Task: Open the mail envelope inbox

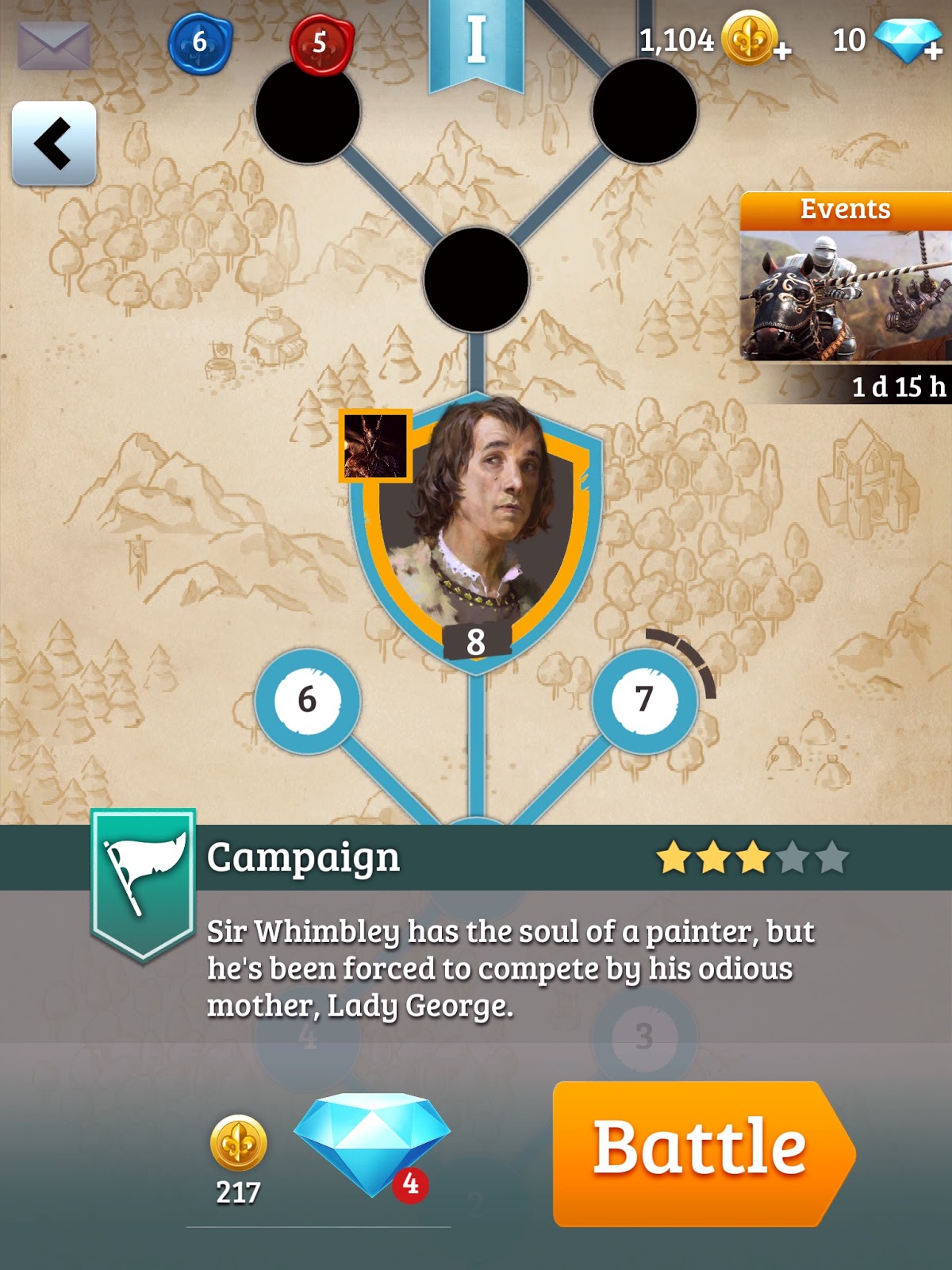Action: pyautogui.click(x=54, y=44)
